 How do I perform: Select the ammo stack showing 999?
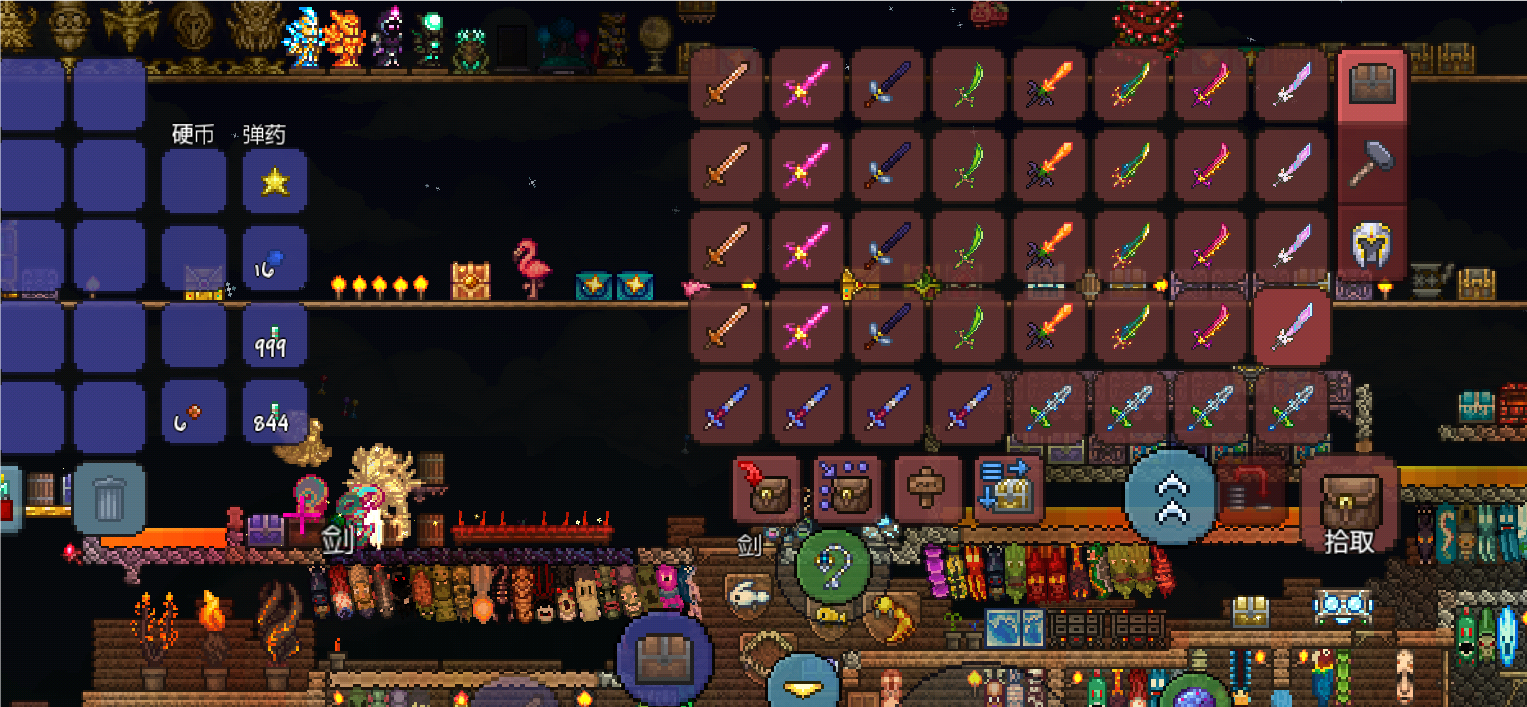pos(275,337)
